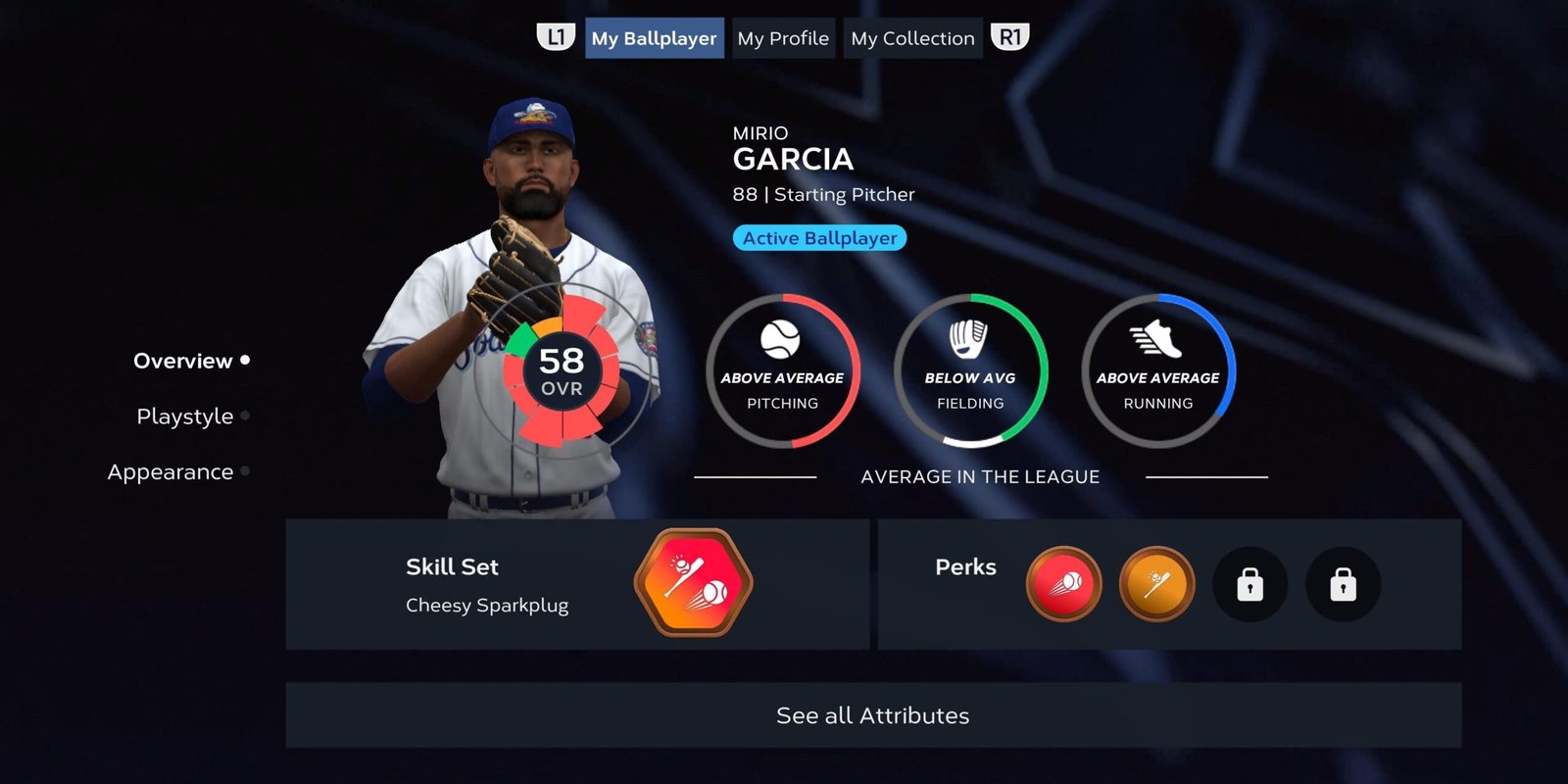Select the Appearance section dot
The height and width of the screenshot is (784, 1568).
pyautogui.click(x=244, y=471)
